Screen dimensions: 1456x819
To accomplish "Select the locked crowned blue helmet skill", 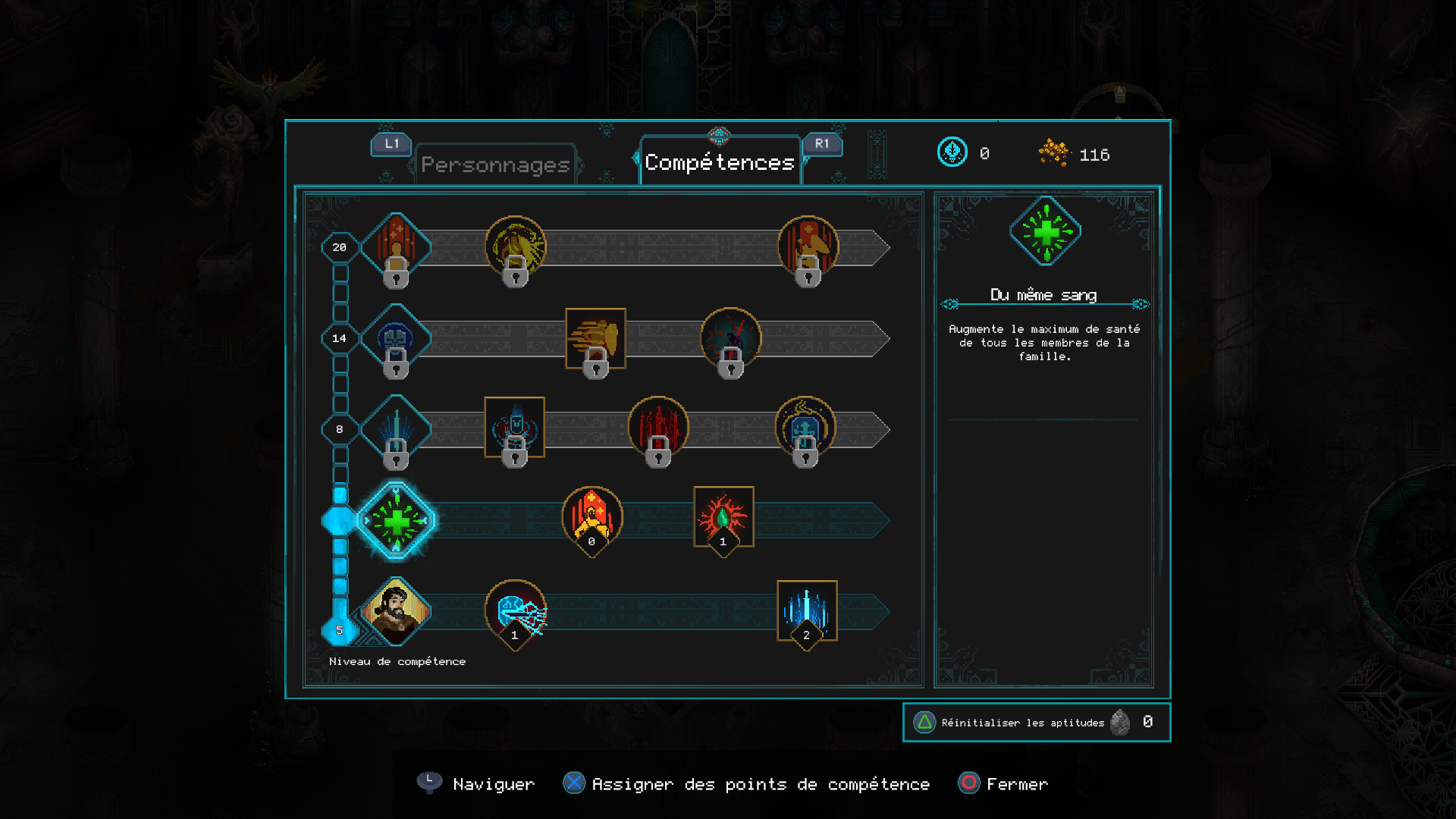I will (805, 427).
